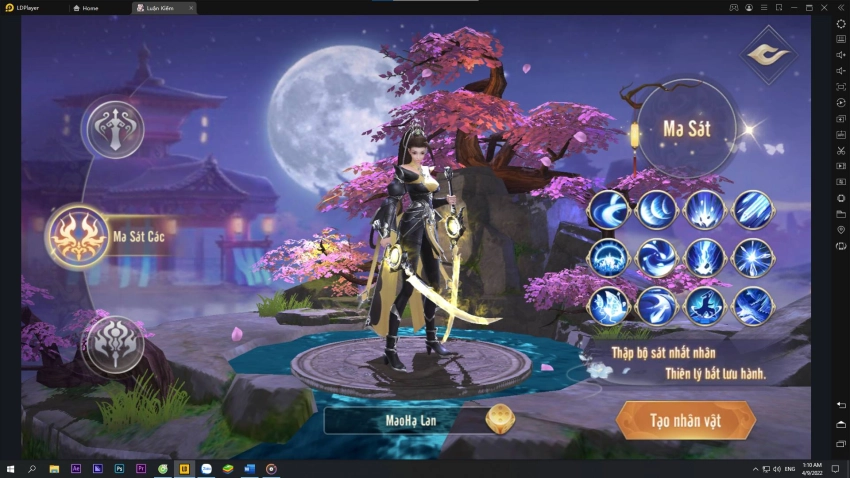The width and height of the screenshot is (850, 478).
Task: Roll the golden dice for random name
Action: coord(498,420)
